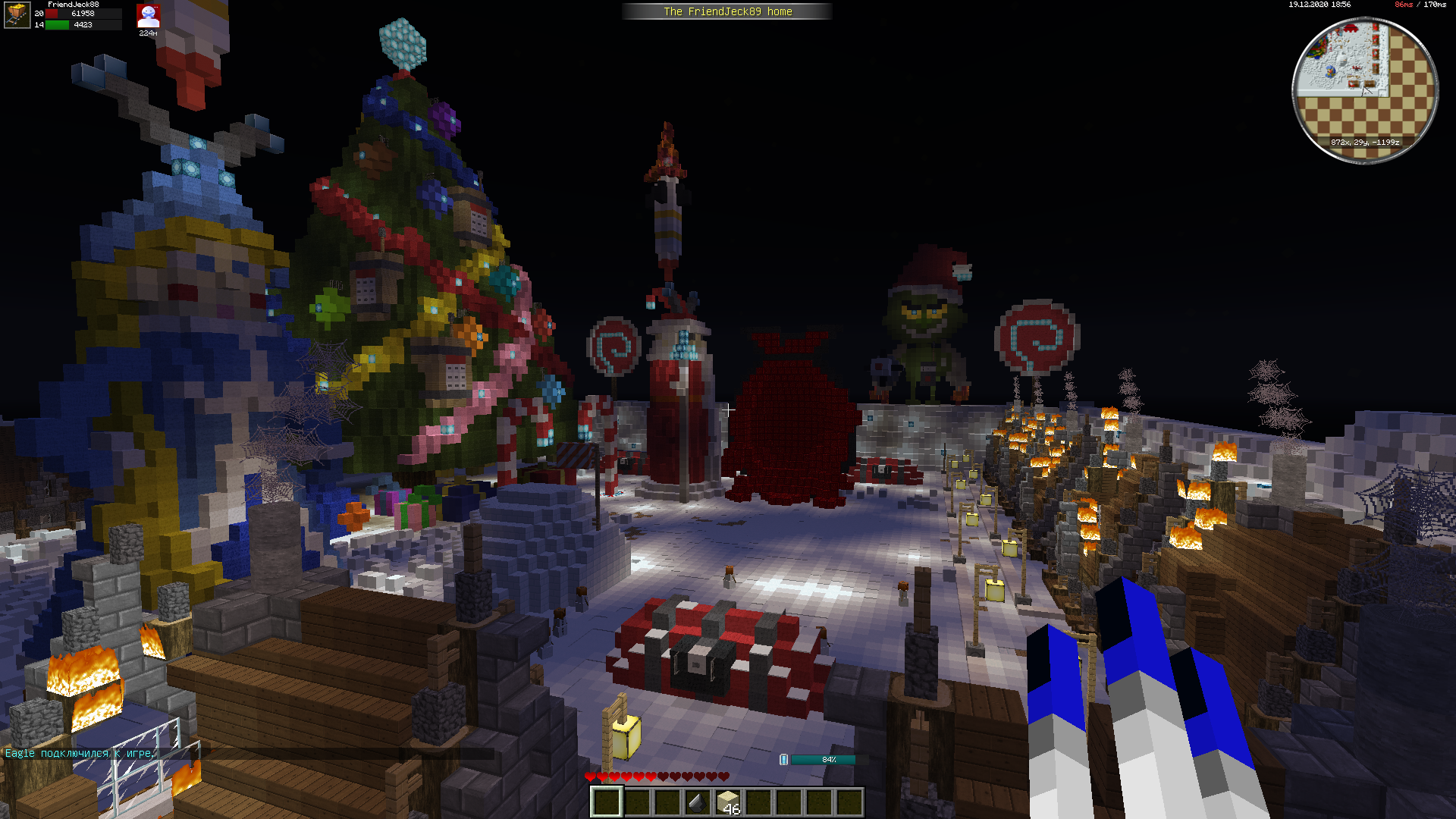The image size is (1456, 819).
Task: Select the sand block stack slot
Action: 728,802
